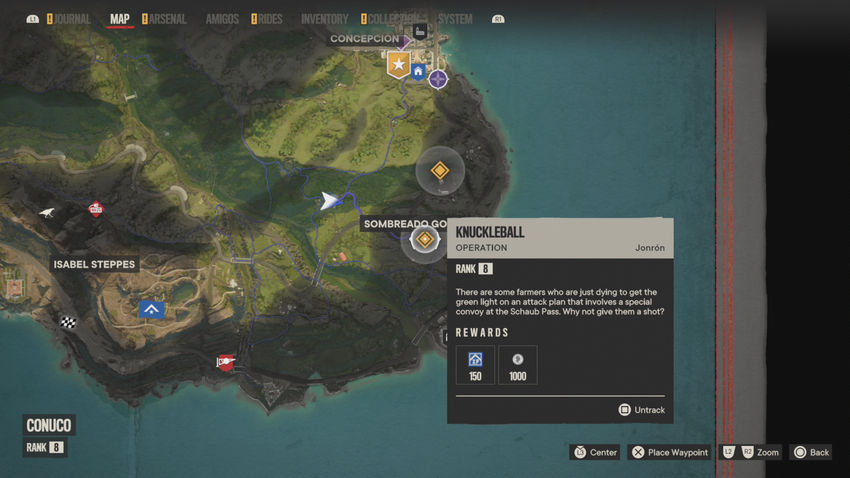Select the white bird marker on the map
The height and width of the screenshot is (478, 850).
[48, 212]
